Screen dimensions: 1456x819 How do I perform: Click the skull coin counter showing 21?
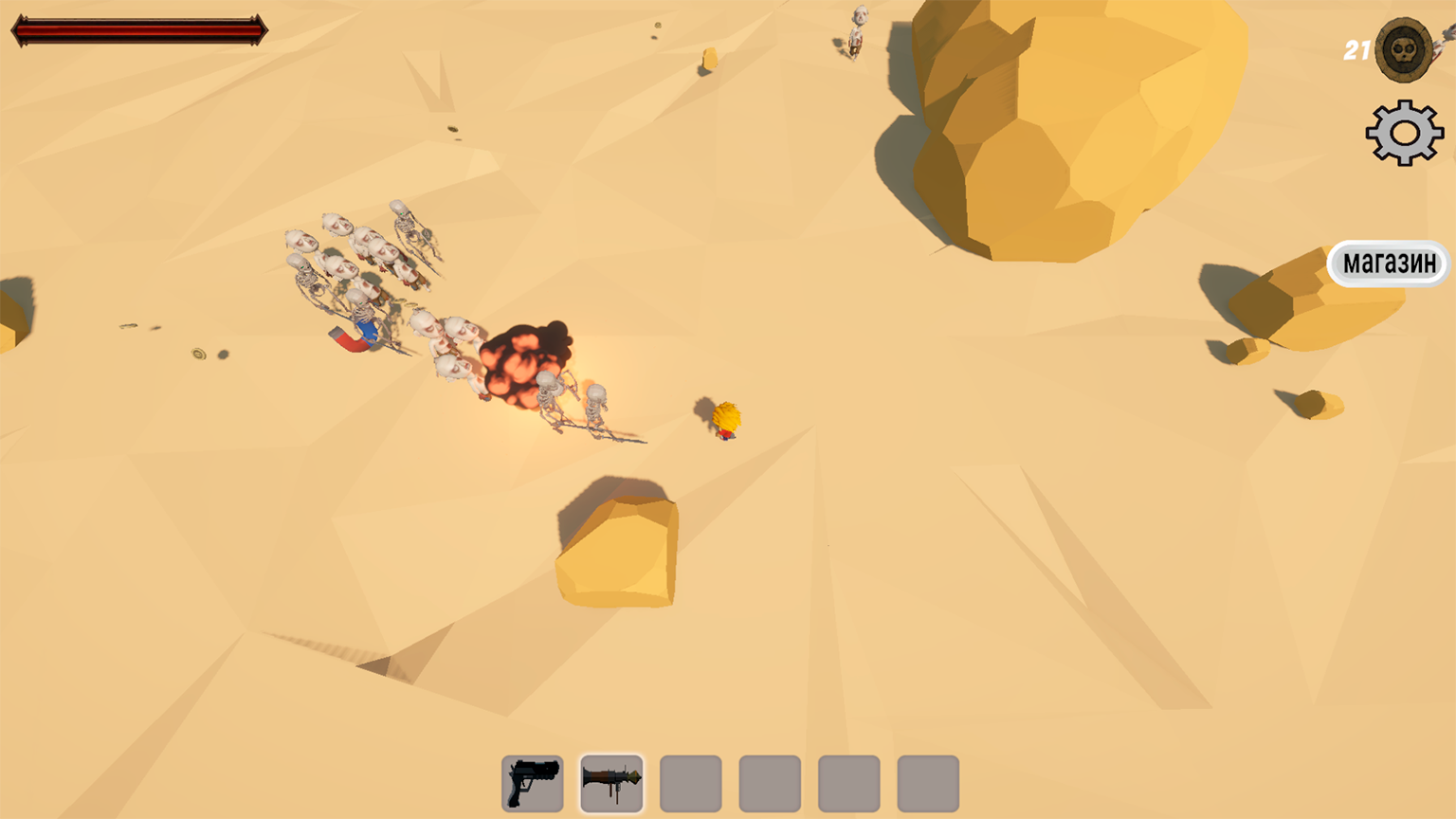click(x=1401, y=49)
